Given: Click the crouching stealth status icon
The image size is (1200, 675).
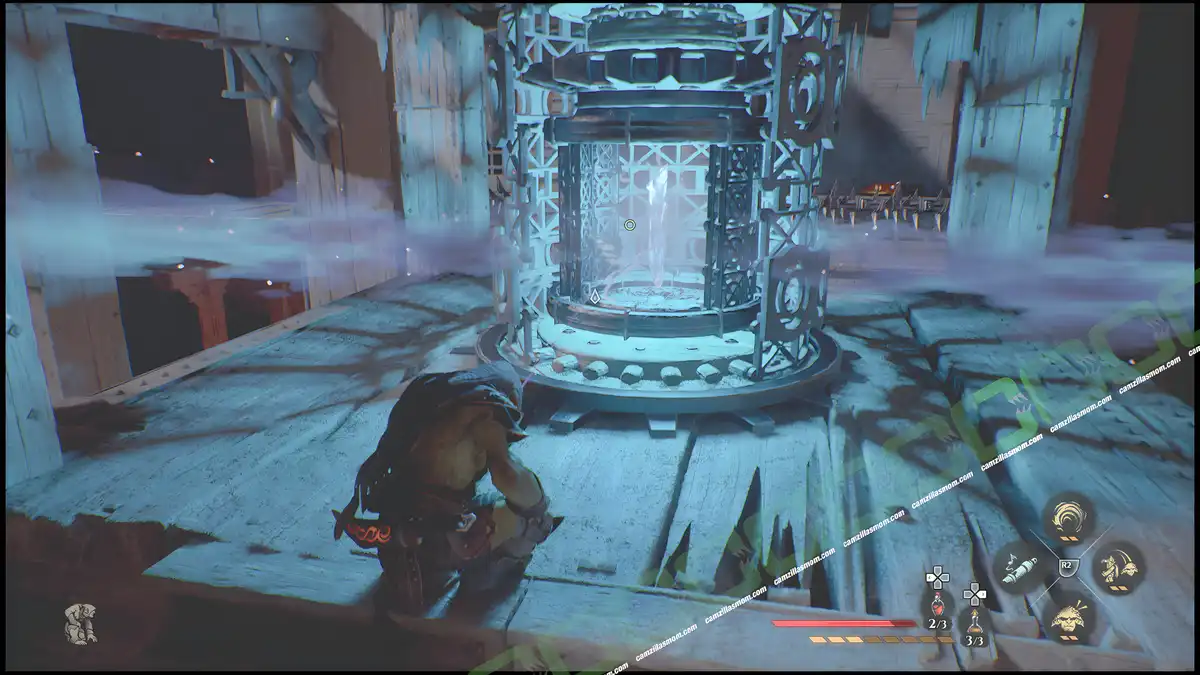Looking at the screenshot, I should 80,623.
